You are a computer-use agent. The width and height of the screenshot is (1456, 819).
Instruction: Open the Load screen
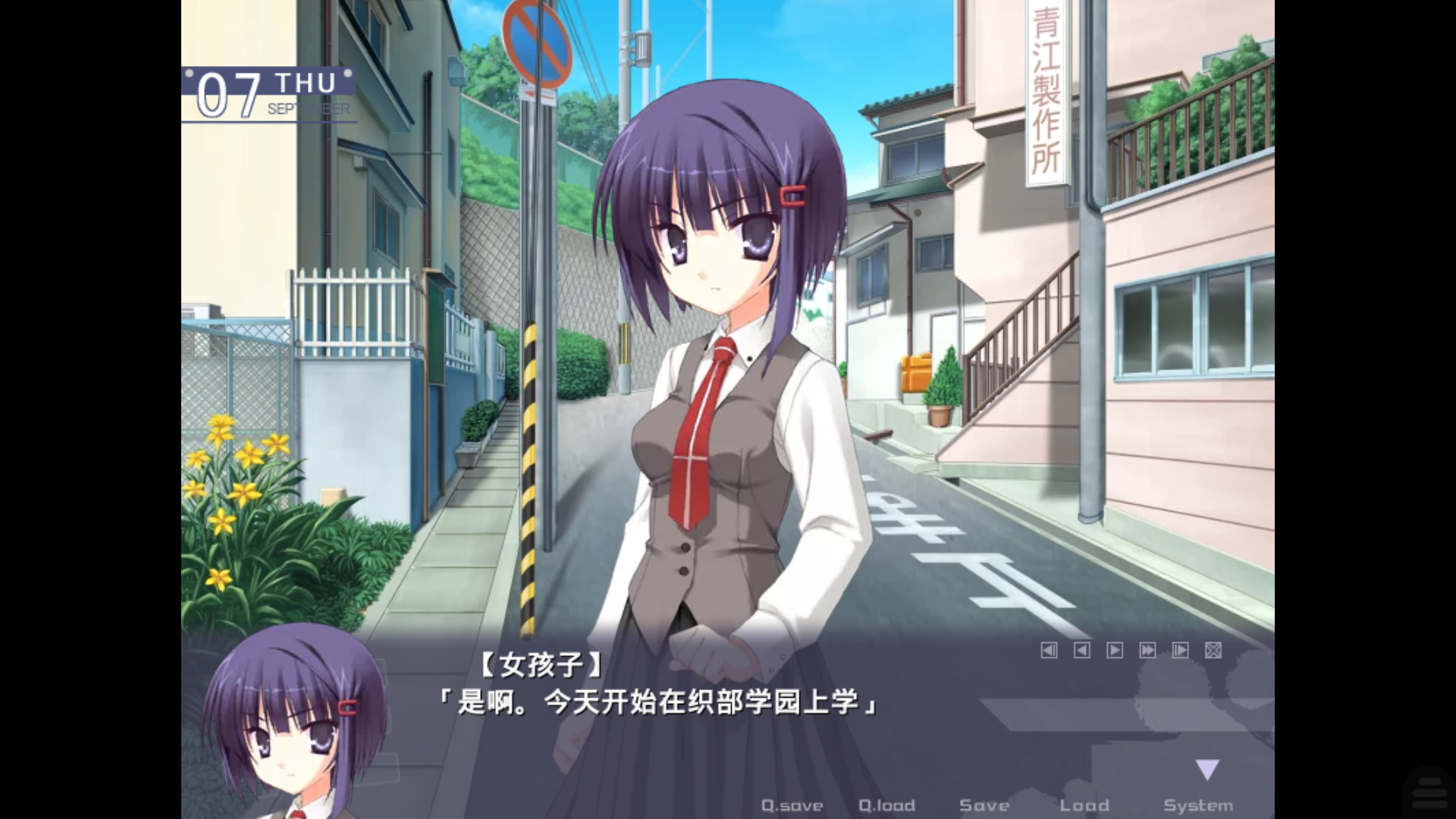(1086, 805)
